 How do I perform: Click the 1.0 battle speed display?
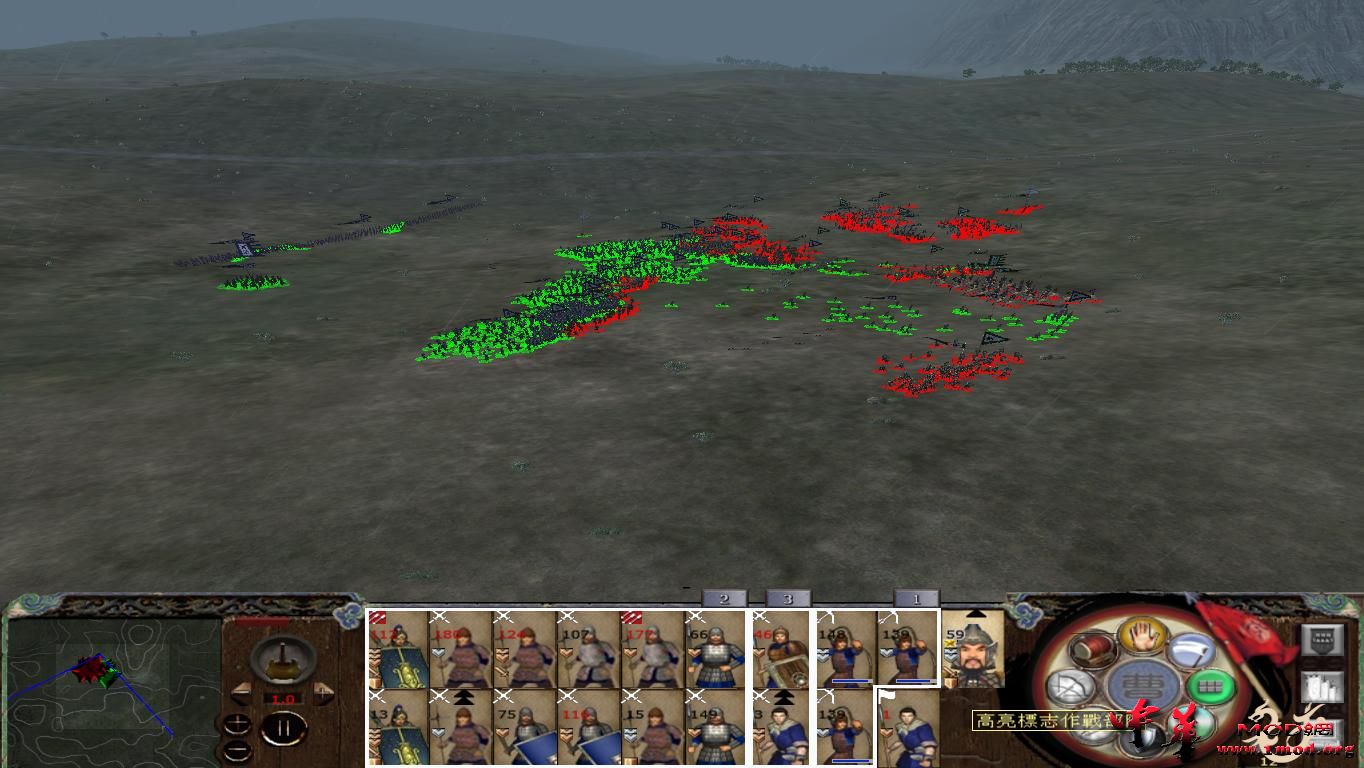coord(283,698)
